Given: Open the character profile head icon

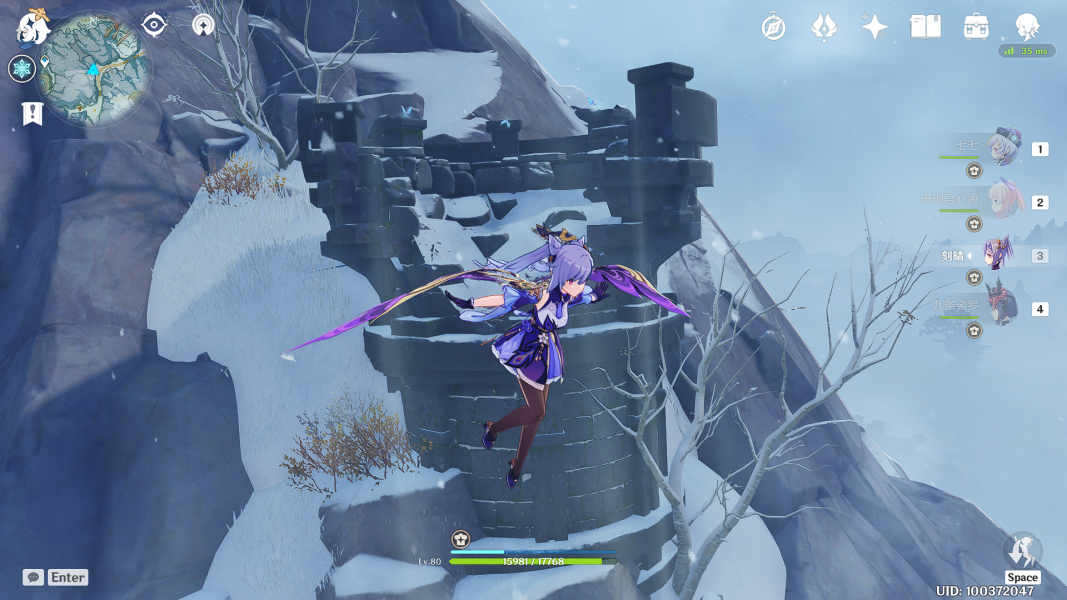Looking at the screenshot, I should click(x=1027, y=27).
